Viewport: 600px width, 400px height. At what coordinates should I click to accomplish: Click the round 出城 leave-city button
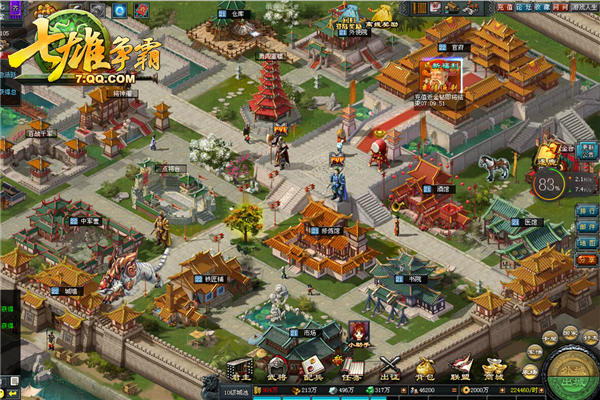tap(568, 370)
